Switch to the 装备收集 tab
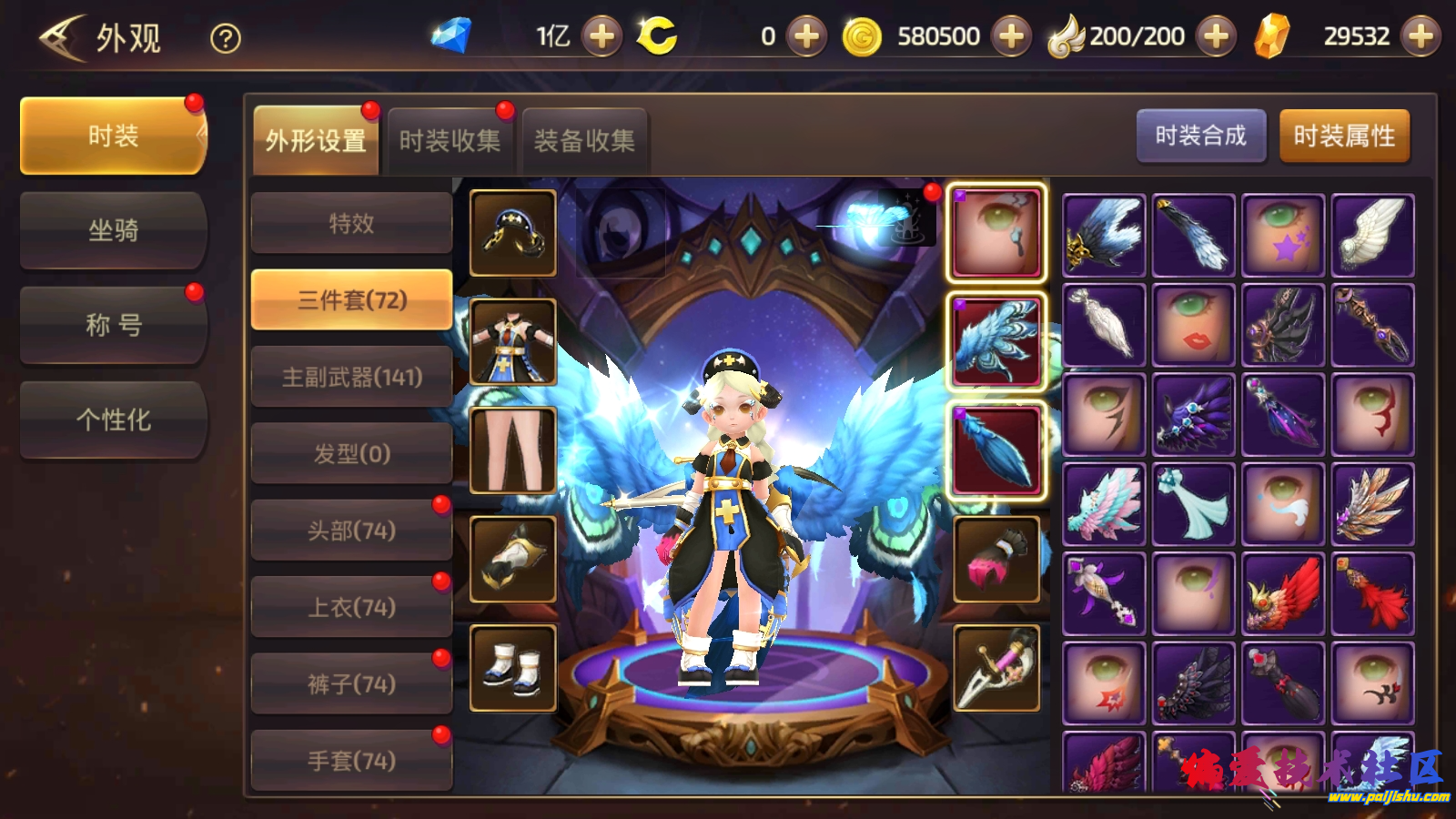 point(584,141)
